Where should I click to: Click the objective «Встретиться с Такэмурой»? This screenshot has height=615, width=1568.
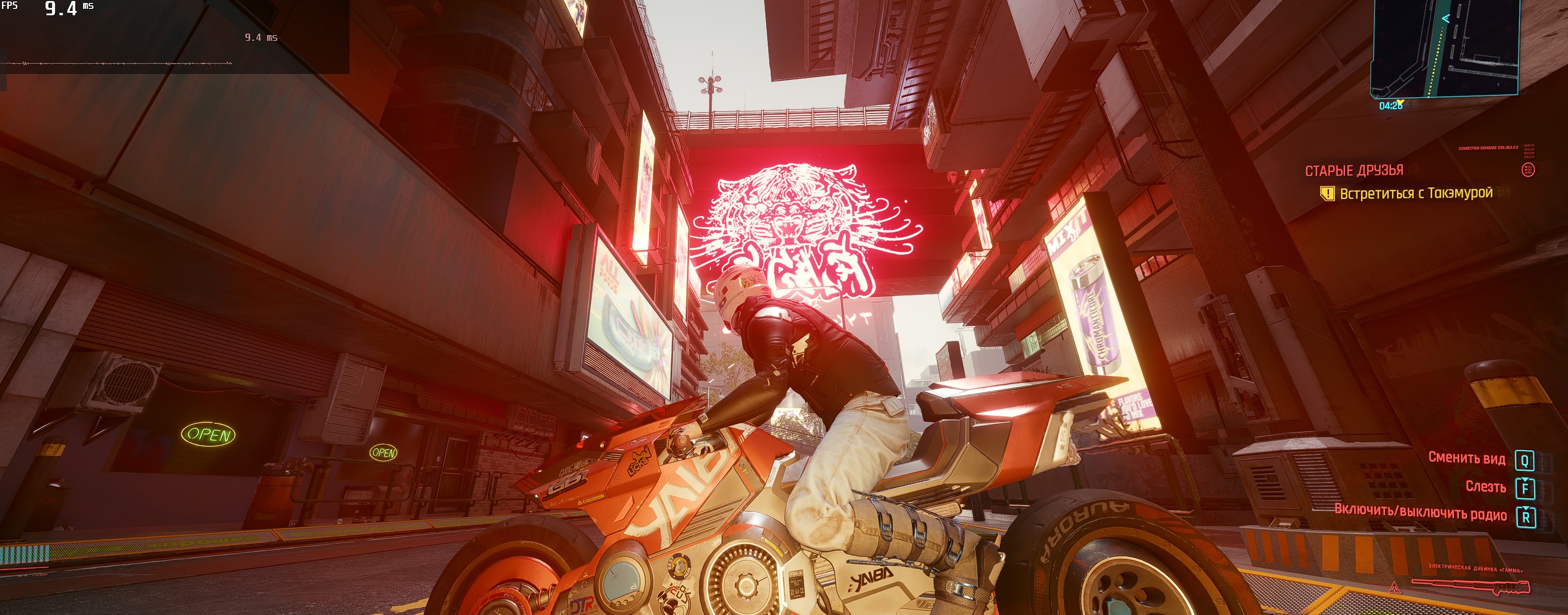(1416, 193)
